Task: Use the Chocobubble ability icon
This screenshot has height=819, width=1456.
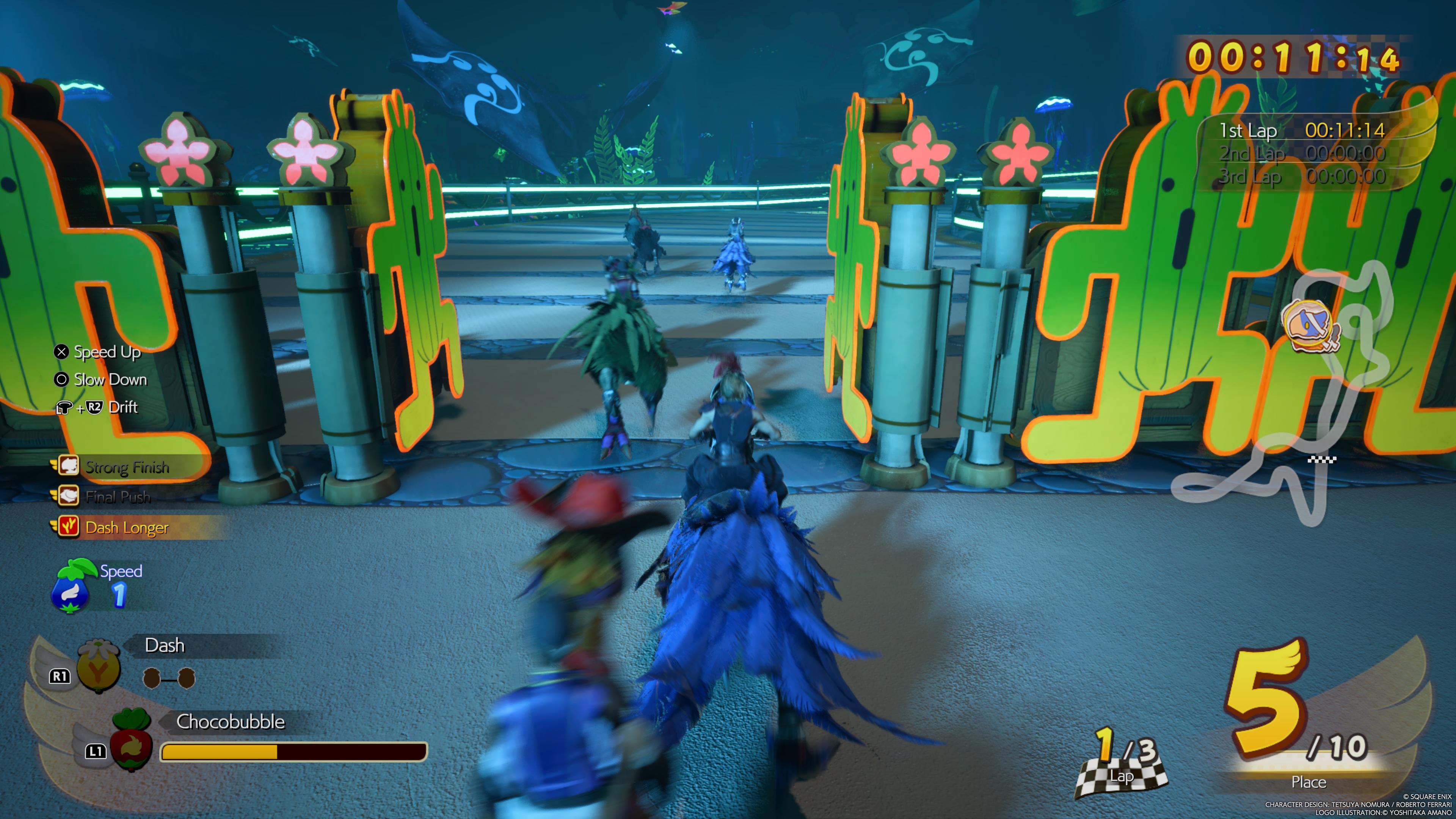Action: pyautogui.click(x=132, y=741)
